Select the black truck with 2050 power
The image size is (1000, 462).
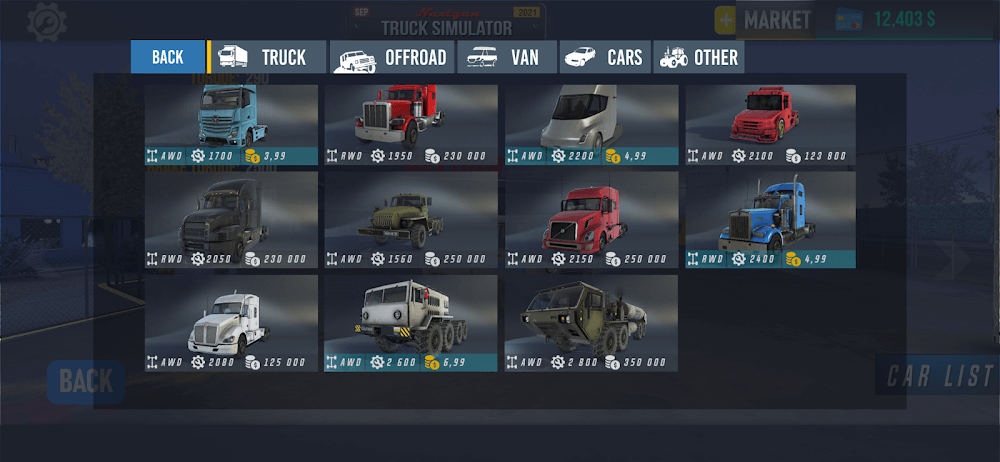[231, 219]
